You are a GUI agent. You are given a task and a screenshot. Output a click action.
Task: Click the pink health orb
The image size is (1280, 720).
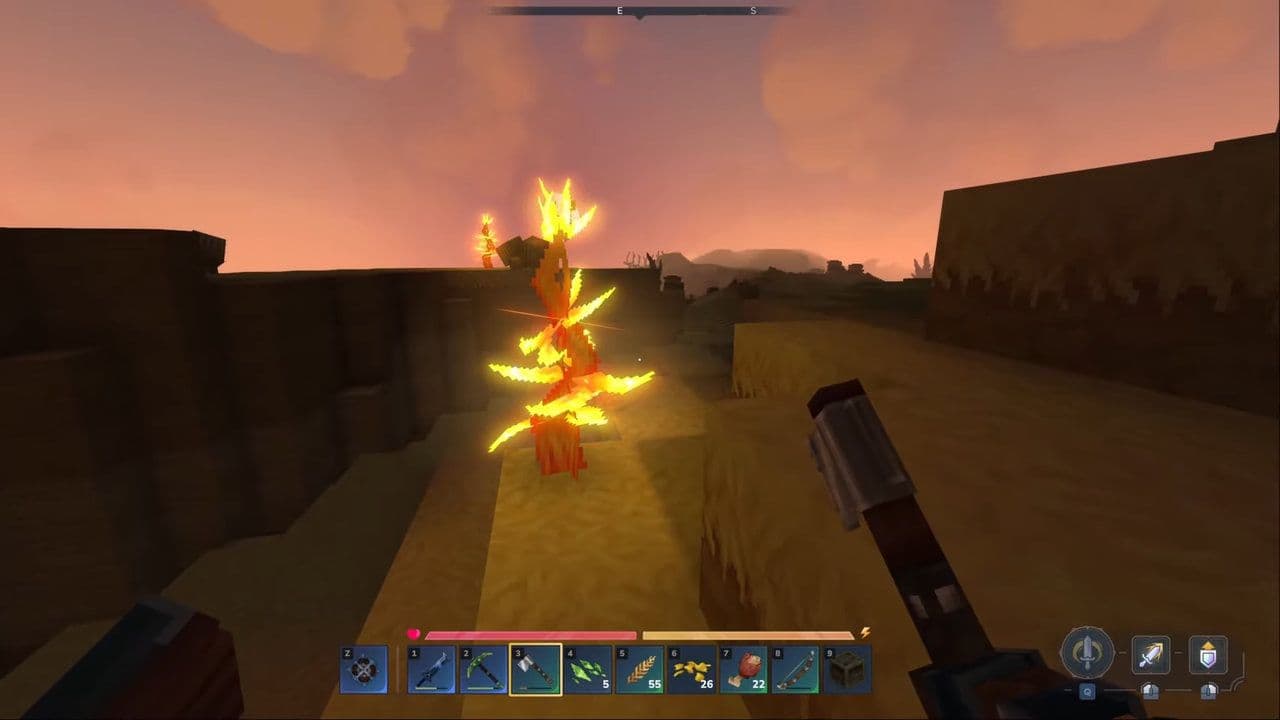coord(414,632)
